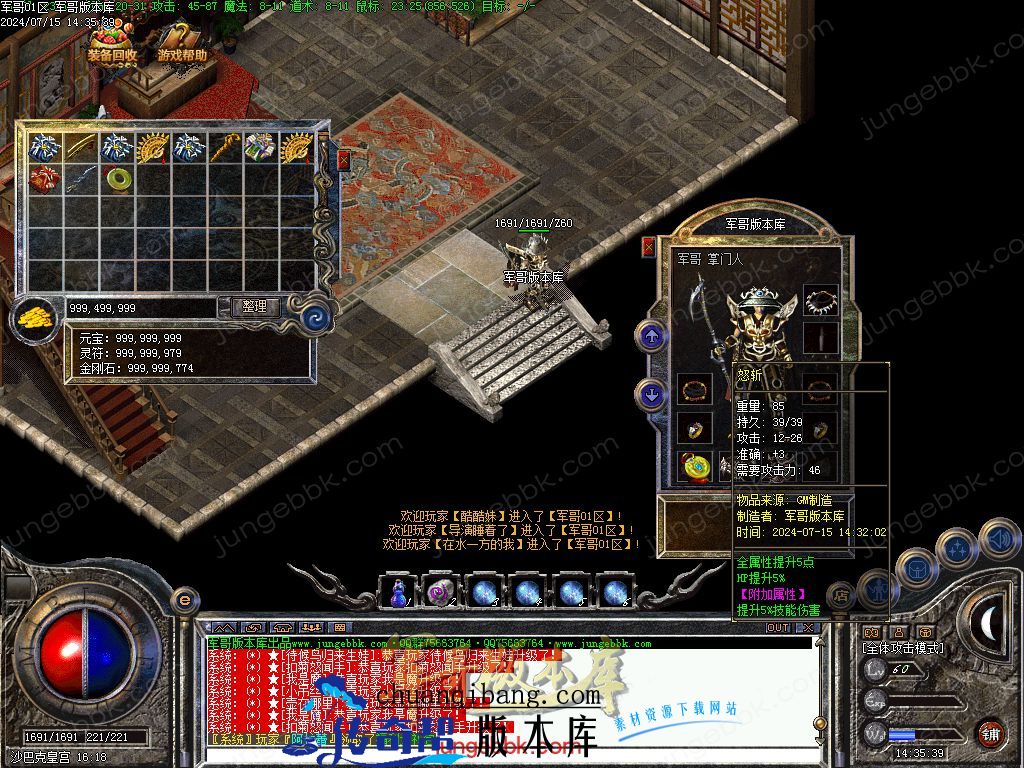Open the 游戏帮助 game help menu
The image size is (1024, 768).
[182, 47]
